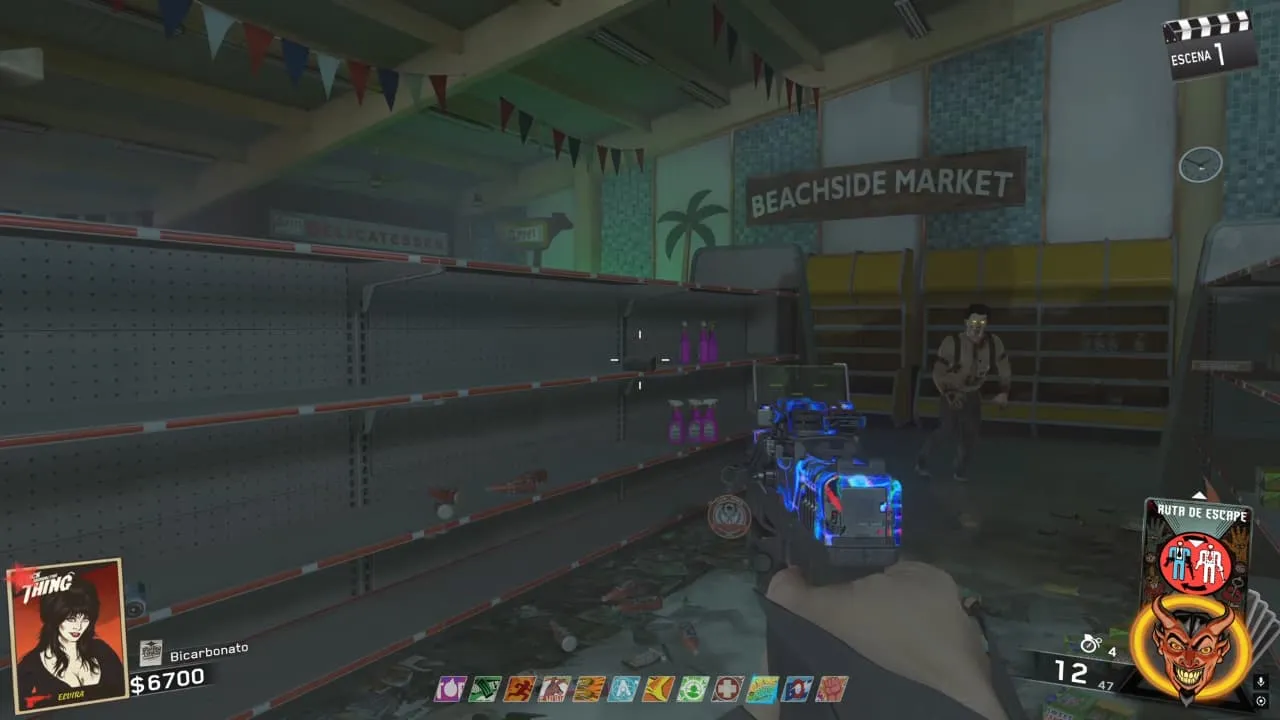This screenshot has width=1280, height=720.
Task: Click the Bicarbonato player emblem icon
Action: point(151,652)
